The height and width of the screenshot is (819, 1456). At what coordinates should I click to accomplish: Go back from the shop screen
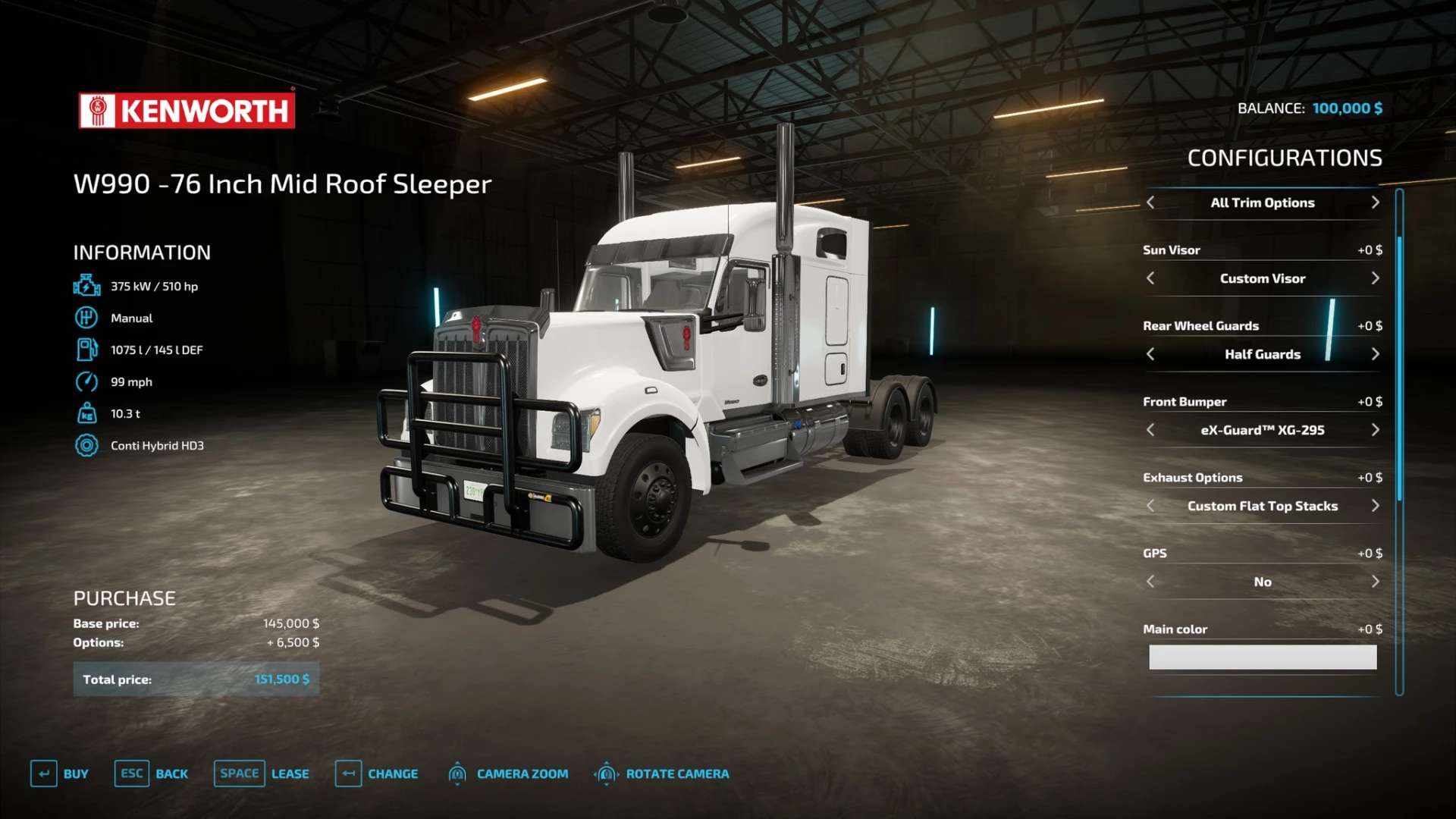(x=152, y=773)
